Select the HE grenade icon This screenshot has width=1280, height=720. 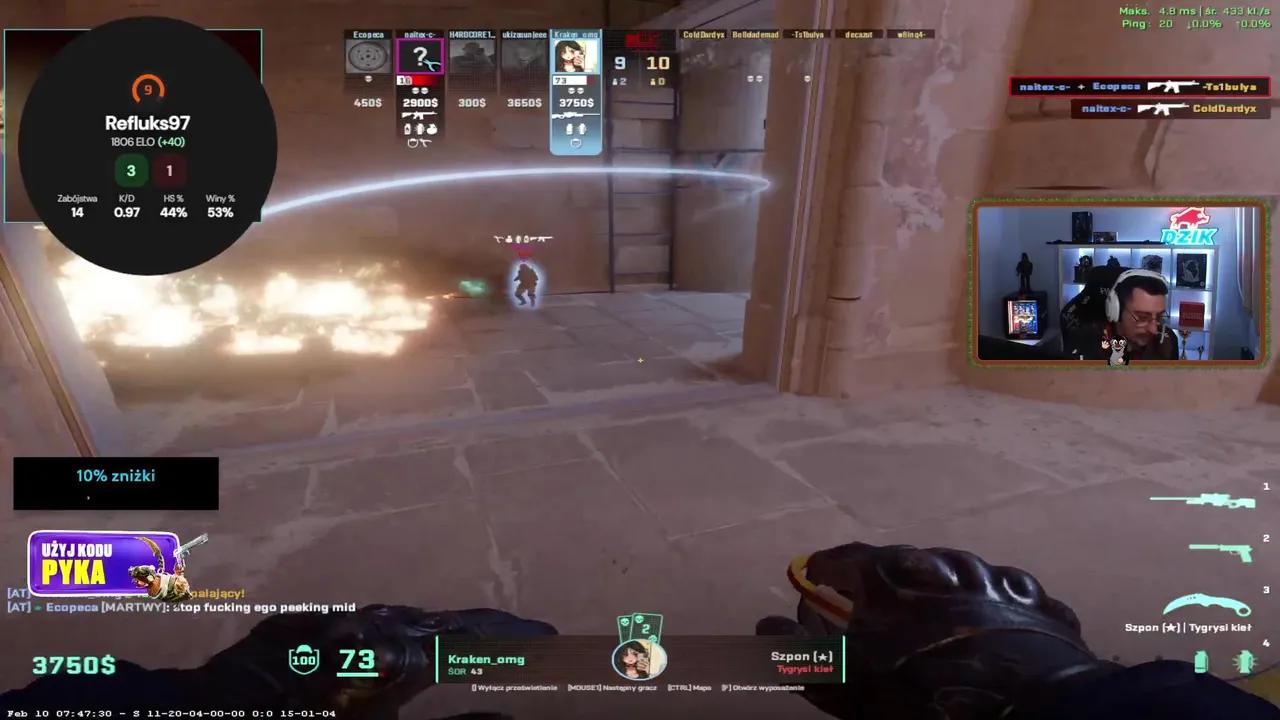tap(1244, 661)
